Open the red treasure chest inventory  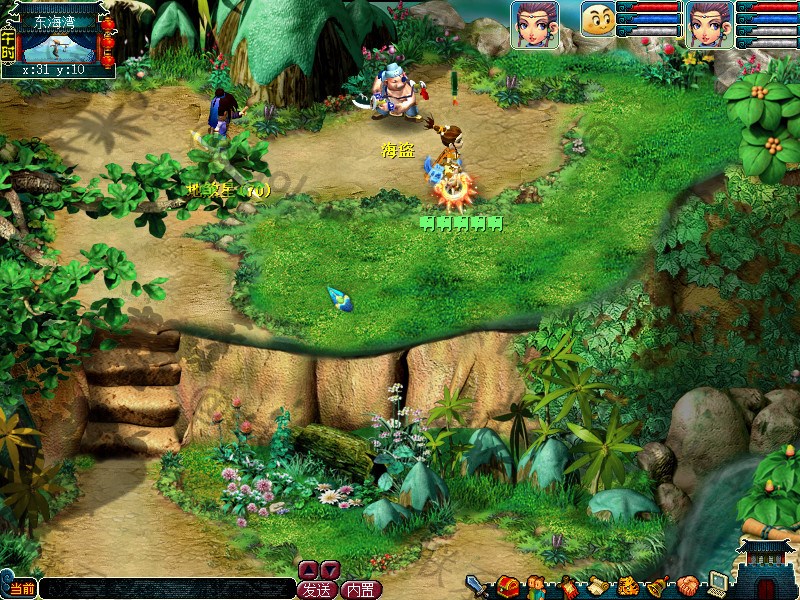[x=507, y=586]
